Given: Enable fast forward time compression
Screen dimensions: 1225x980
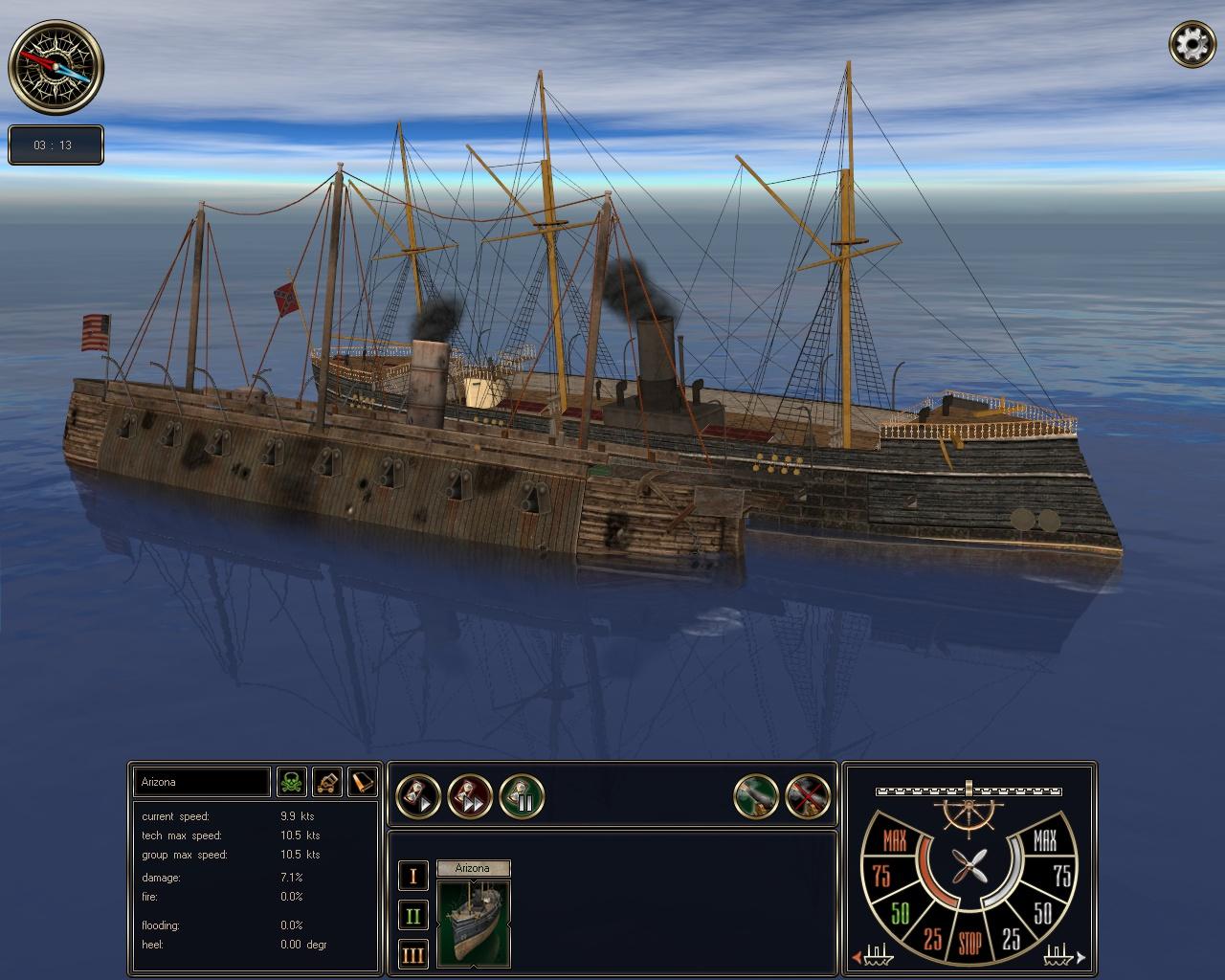Looking at the screenshot, I should (471, 795).
